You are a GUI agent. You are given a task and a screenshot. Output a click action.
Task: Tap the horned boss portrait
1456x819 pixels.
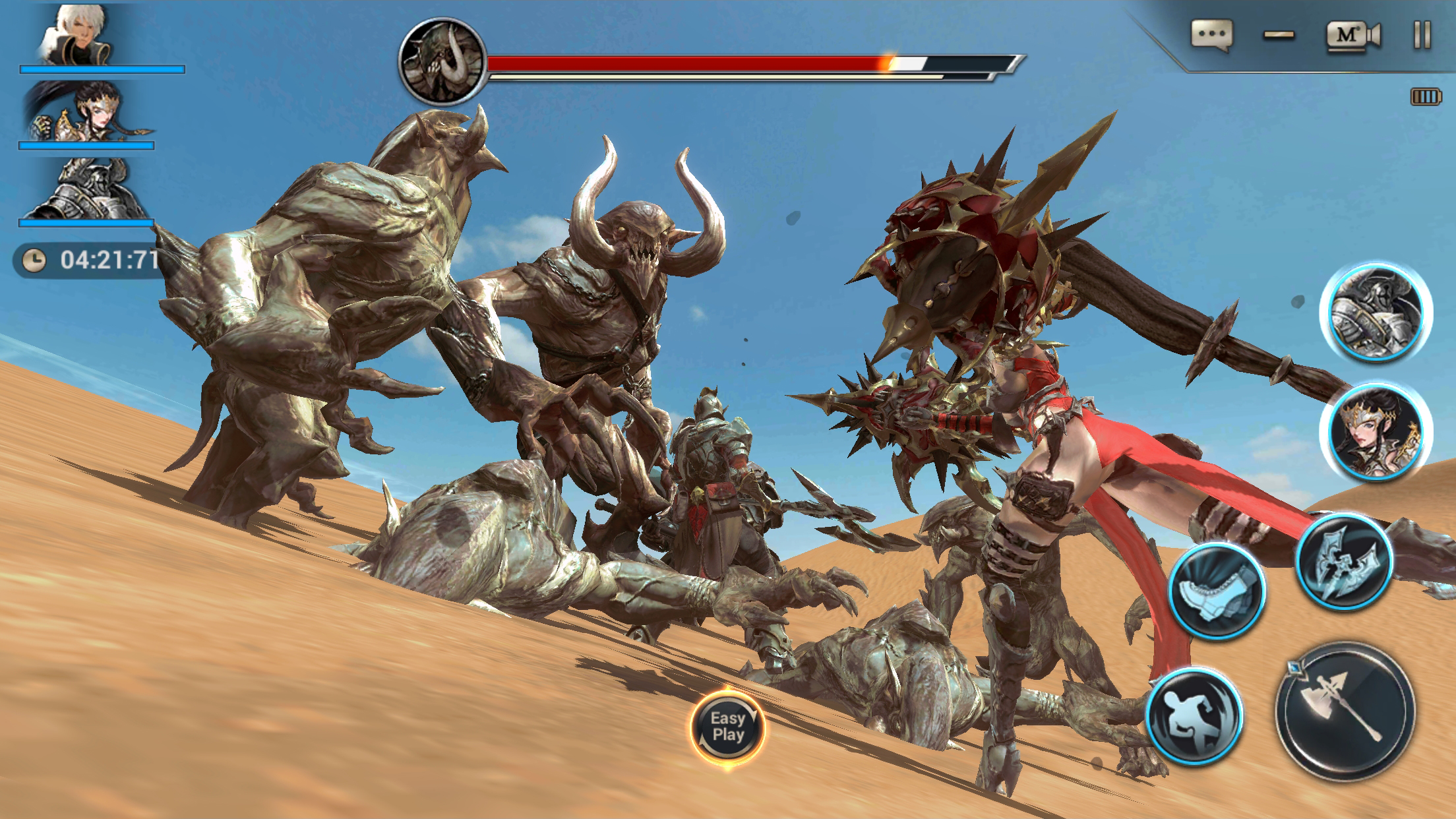coord(442,61)
